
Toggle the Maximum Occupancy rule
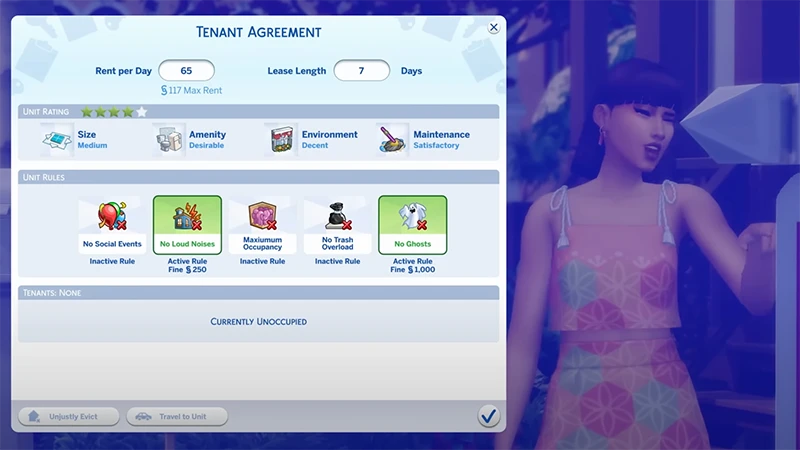[262, 225]
